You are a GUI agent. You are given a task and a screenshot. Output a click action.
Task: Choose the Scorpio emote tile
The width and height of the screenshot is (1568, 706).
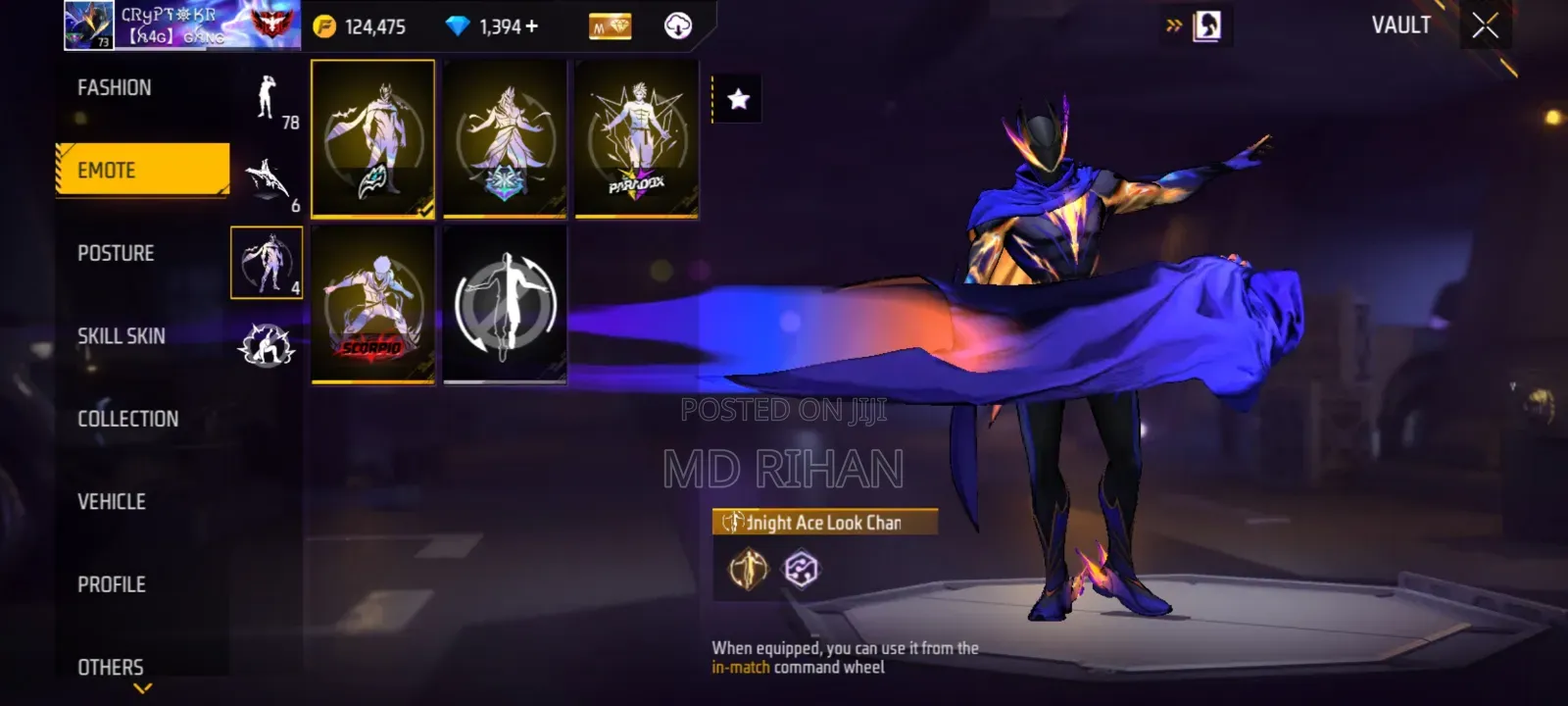click(372, 304)
